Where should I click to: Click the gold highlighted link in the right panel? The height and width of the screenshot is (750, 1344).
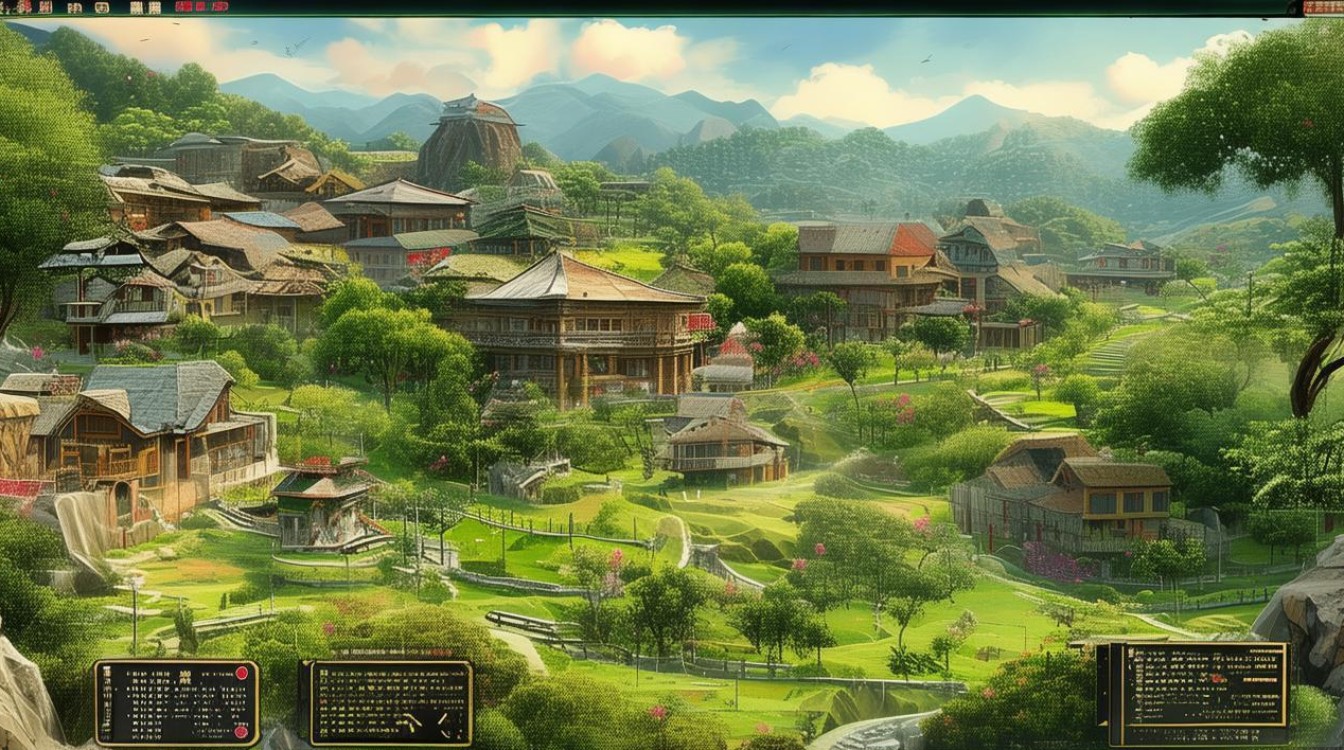pyautogui.click(x=1260, y=680)
